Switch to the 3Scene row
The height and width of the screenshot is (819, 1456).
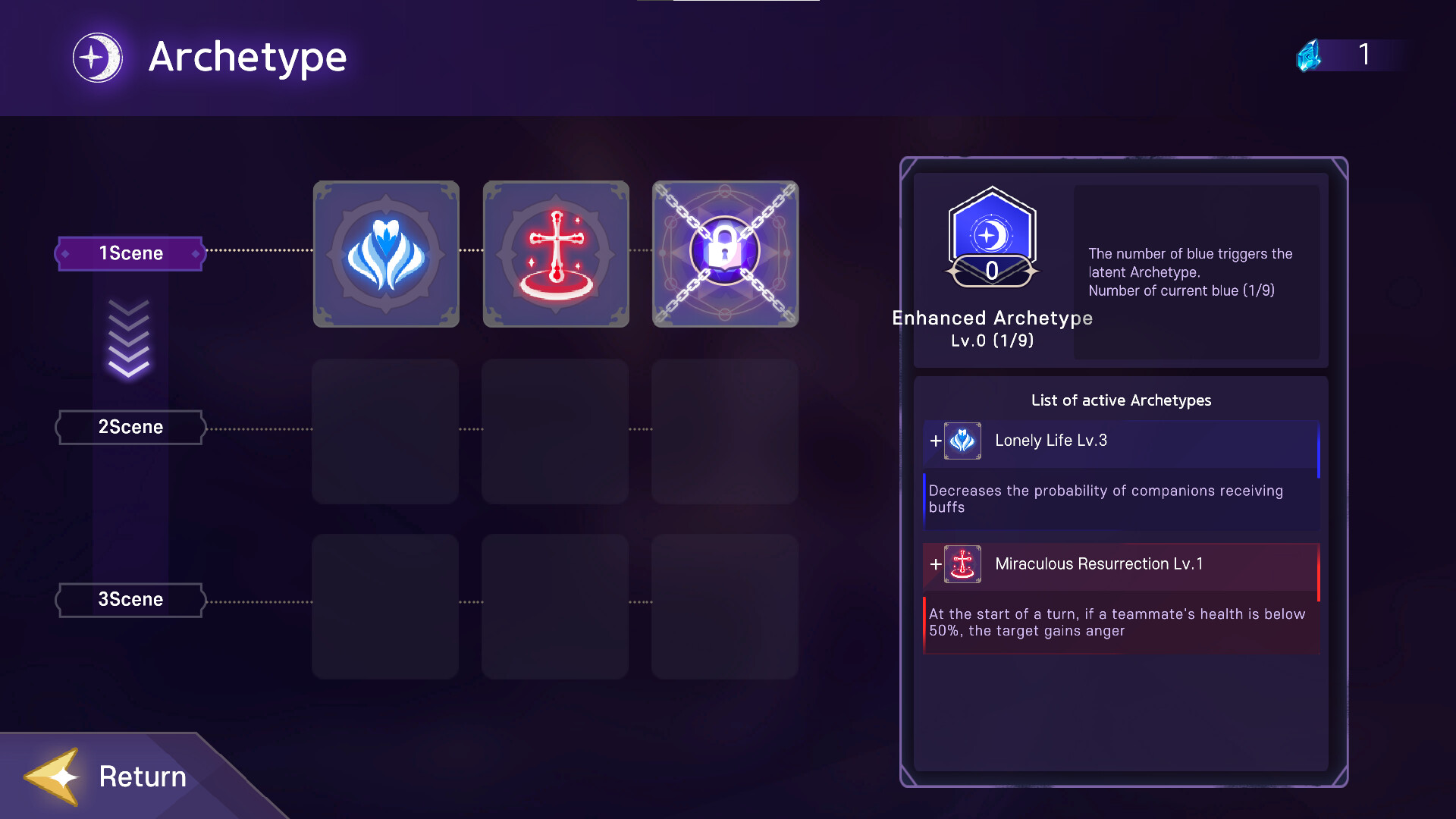tap(129, 599)
